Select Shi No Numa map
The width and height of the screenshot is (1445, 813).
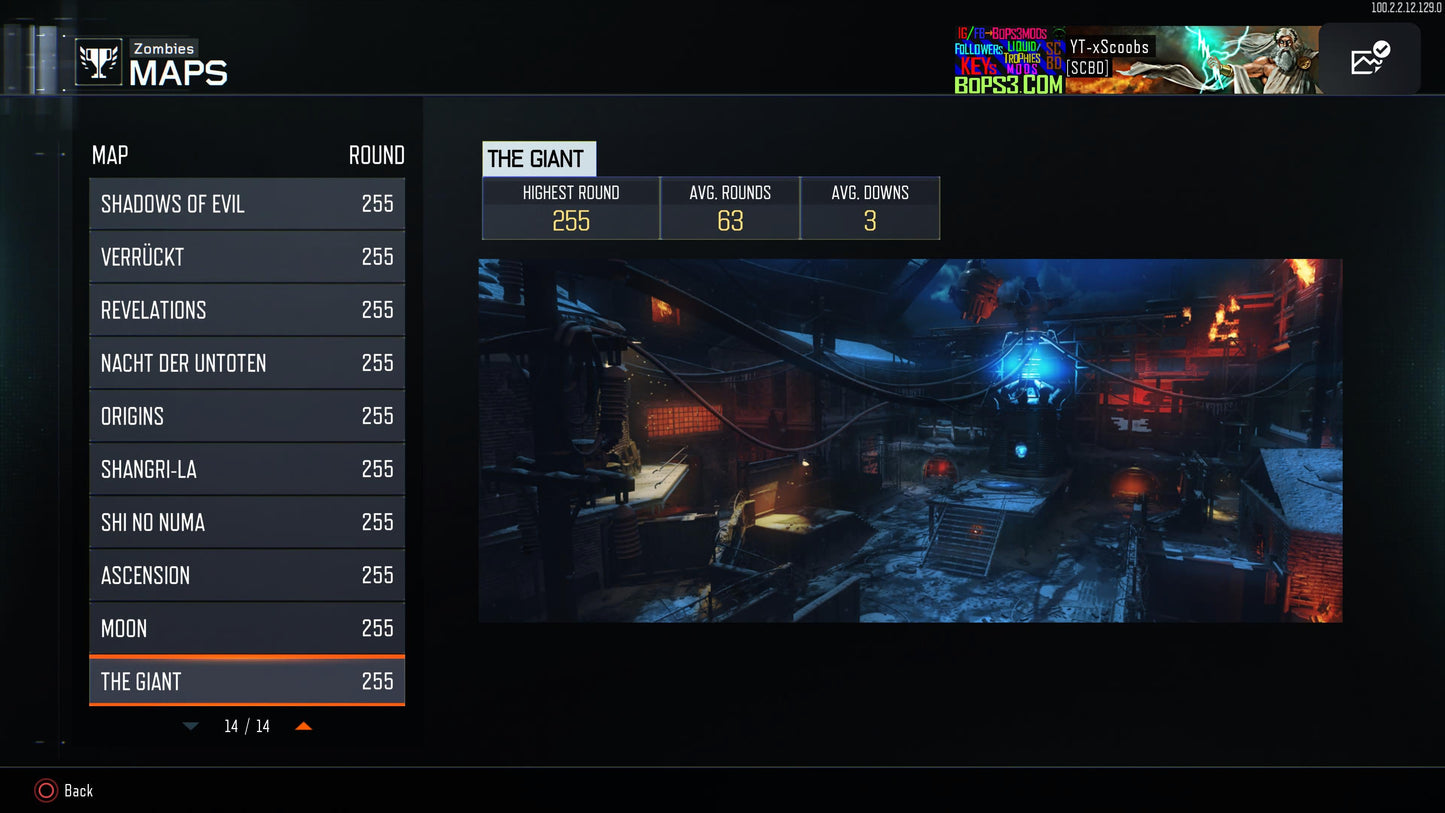(x=247, y=522)
